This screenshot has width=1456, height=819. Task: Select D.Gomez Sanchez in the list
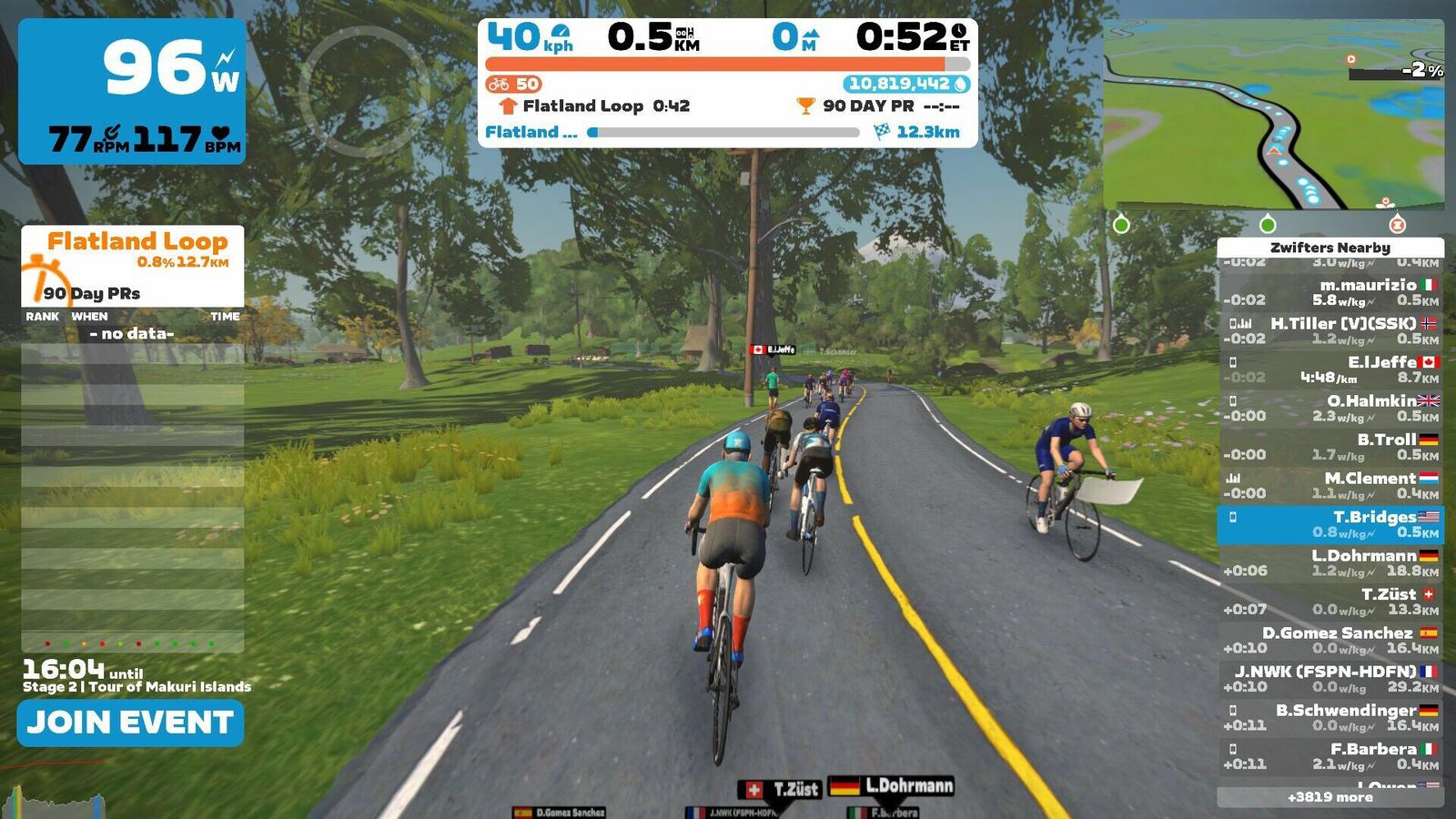(1330, 640)
